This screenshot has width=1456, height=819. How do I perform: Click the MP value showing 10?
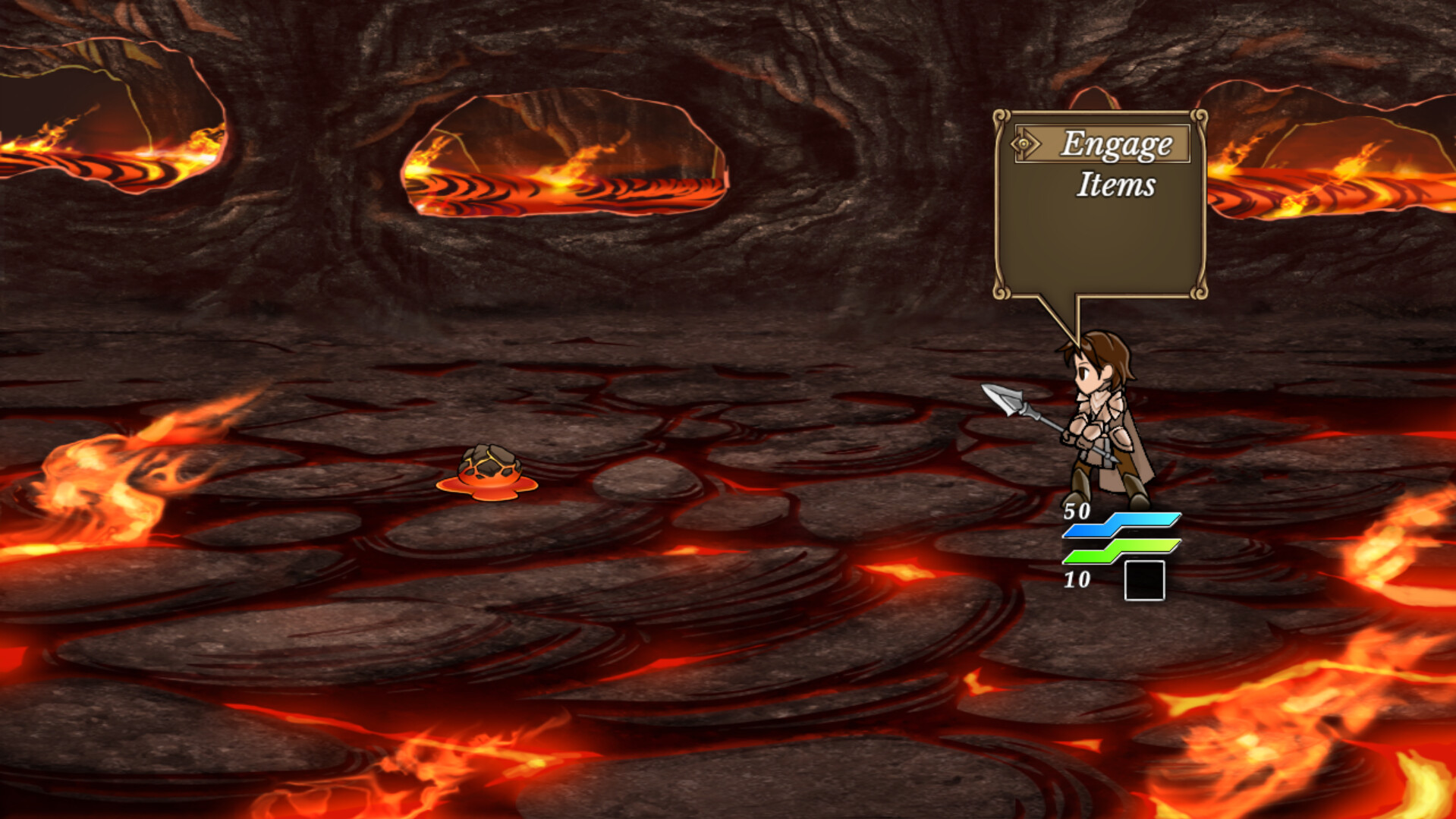point(1077,581)
